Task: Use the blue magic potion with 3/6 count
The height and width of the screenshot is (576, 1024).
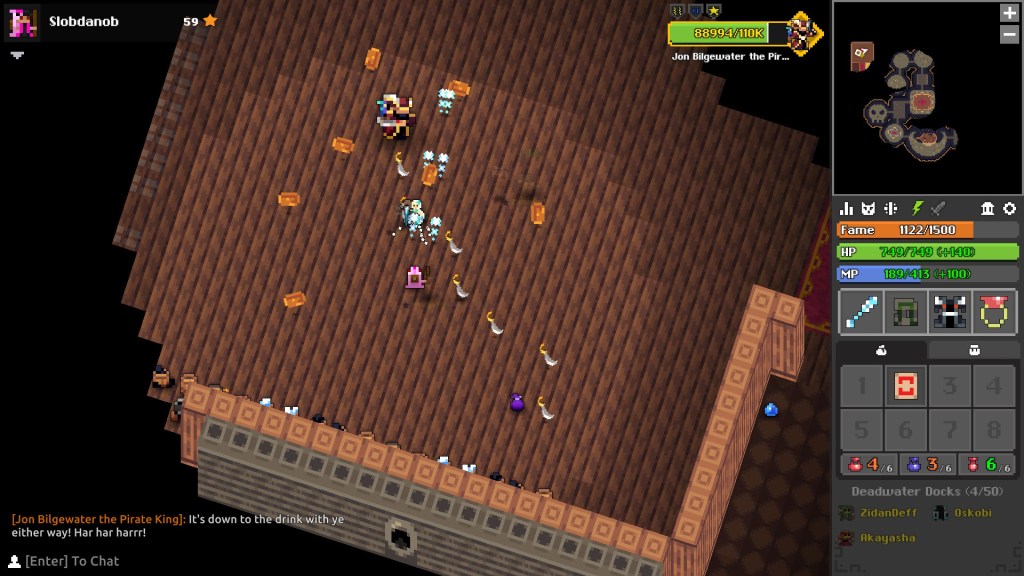Action: coord(926,465)
